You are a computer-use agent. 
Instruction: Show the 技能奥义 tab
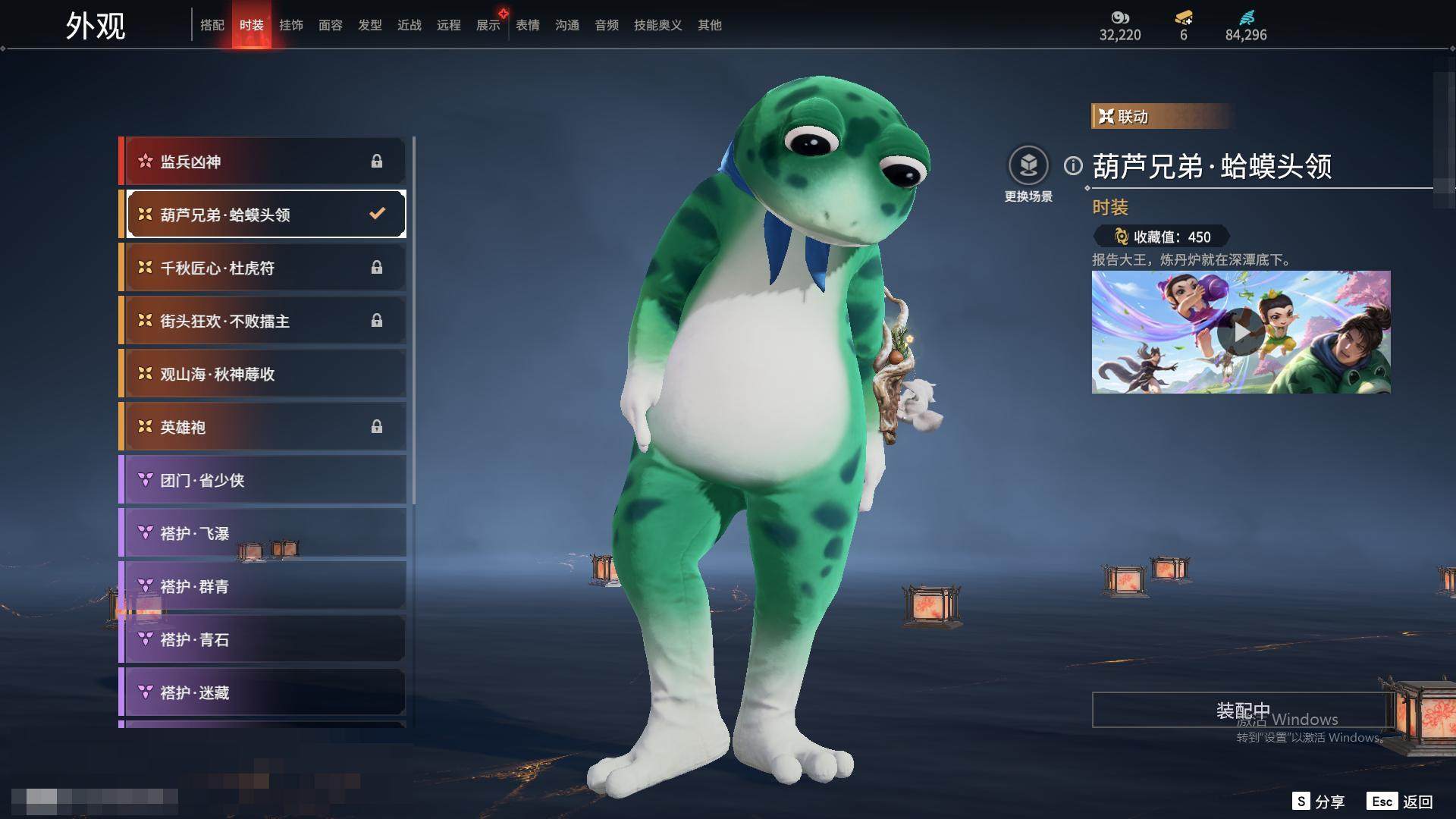point(657,25)
